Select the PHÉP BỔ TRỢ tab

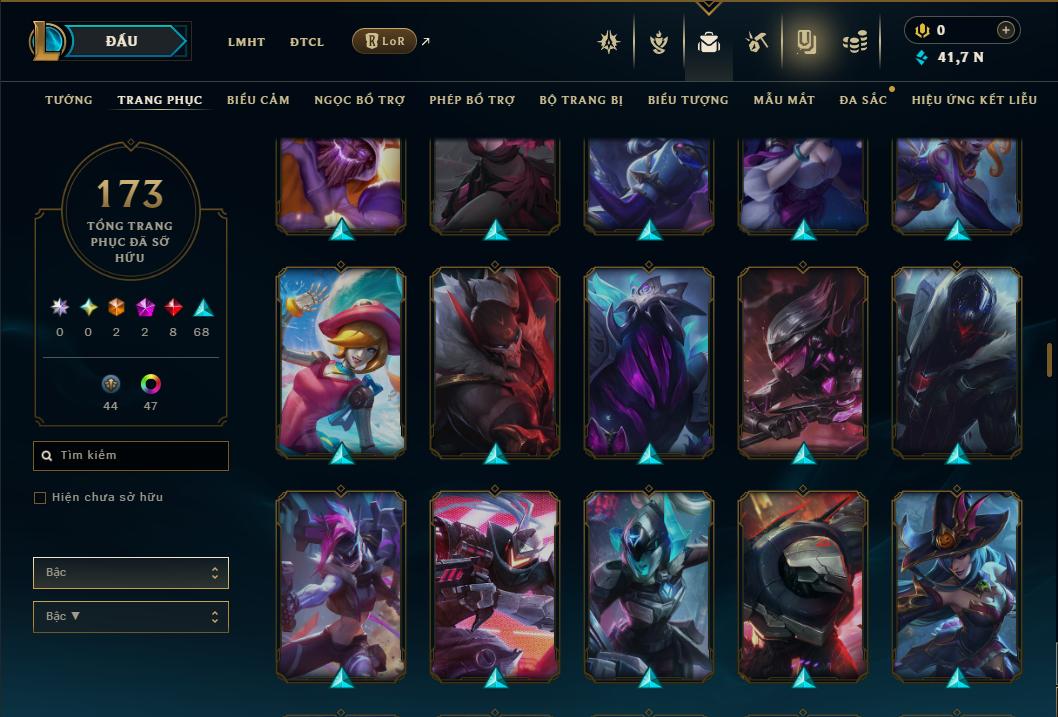tap(472, 100)
